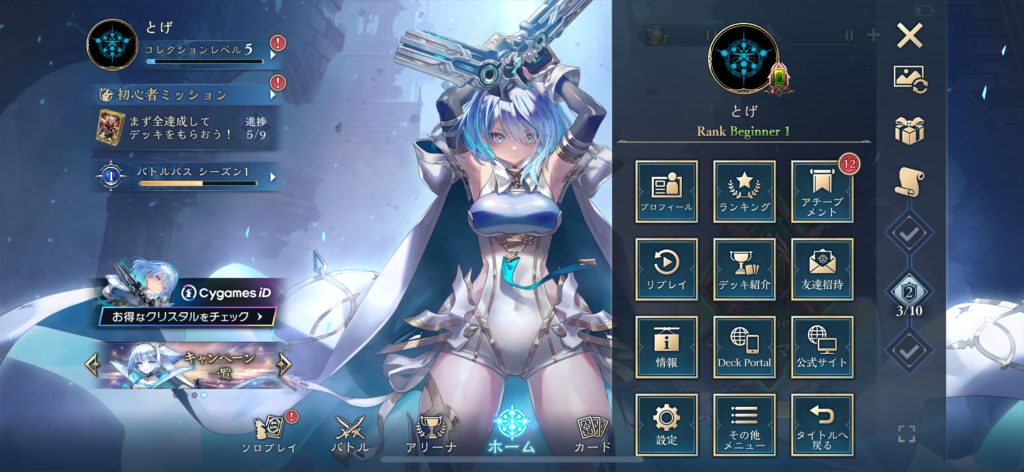This screenshot has width=1024, height=472.
Task: Switch to the ソロプレイ tab
Action: (271, 434)
